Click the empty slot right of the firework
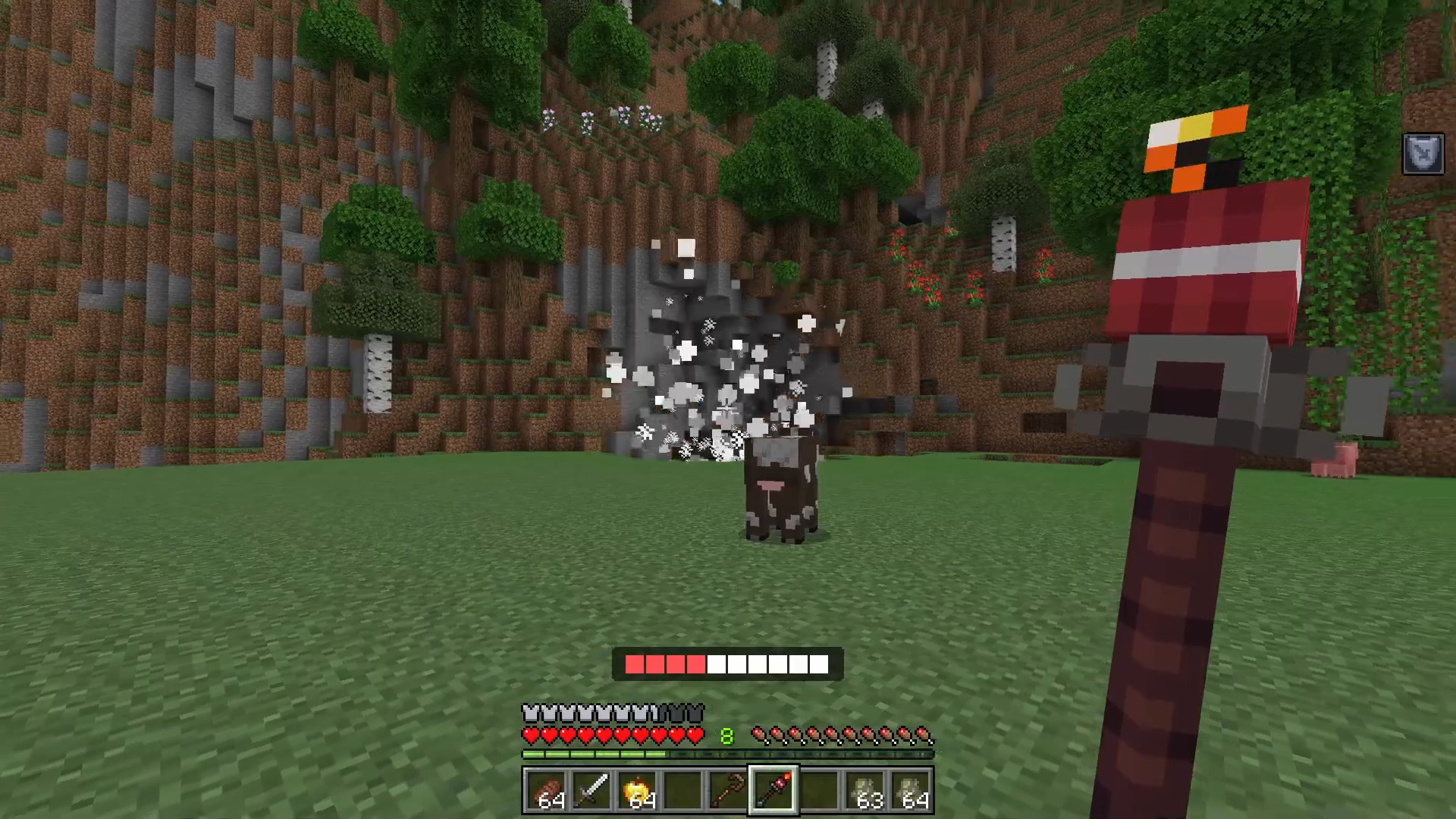 point(821,791)
